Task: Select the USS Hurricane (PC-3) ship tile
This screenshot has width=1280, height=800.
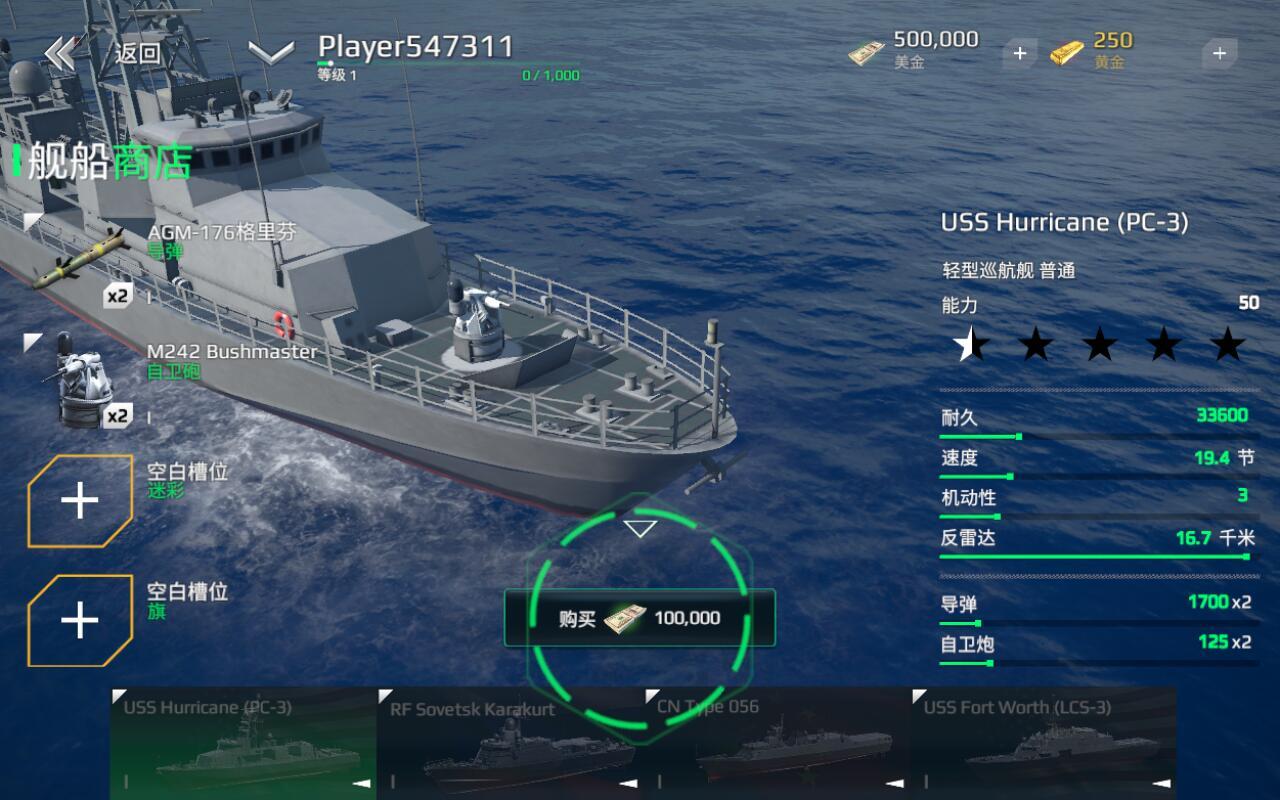Action: click(242, 743)
